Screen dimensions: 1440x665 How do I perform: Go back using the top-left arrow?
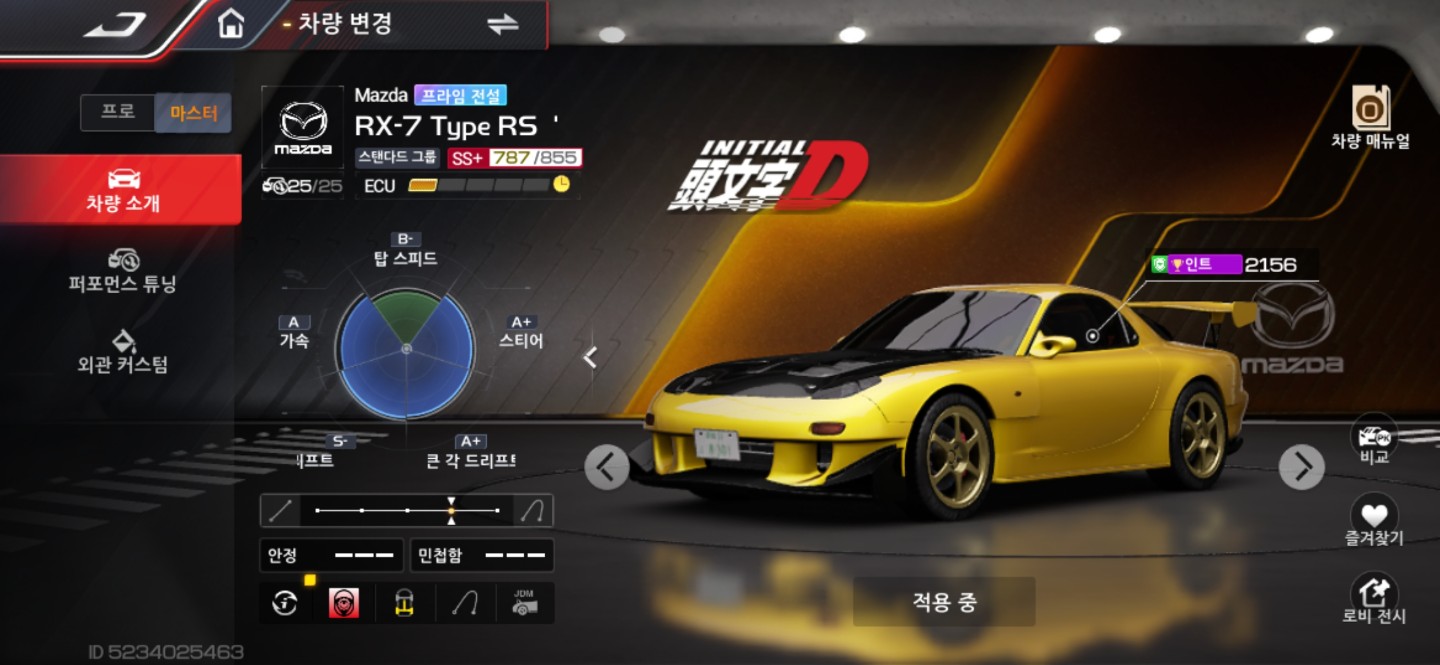(x=116, y=23)
